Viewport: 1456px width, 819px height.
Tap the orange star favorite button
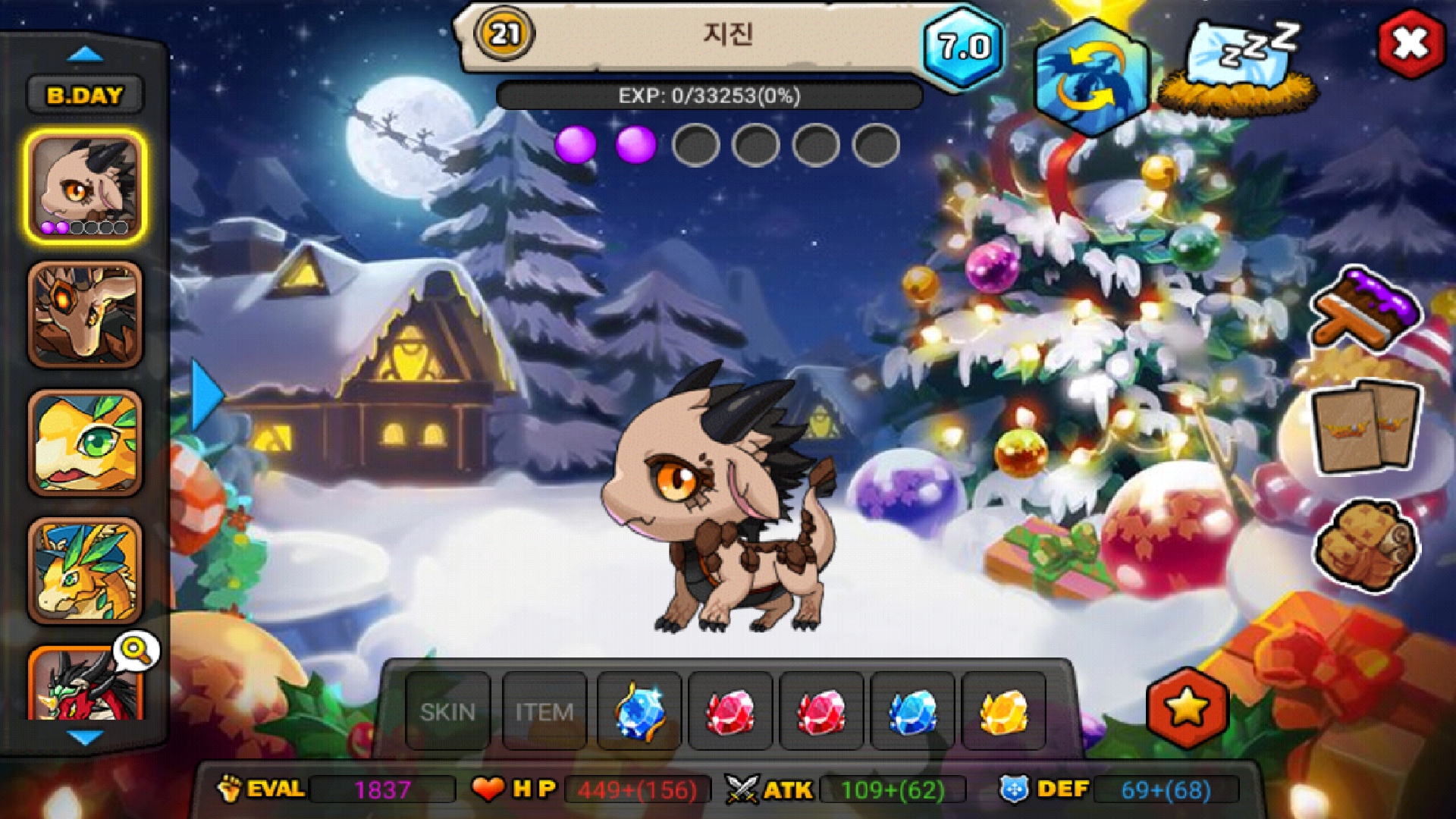click(1187, 708)
